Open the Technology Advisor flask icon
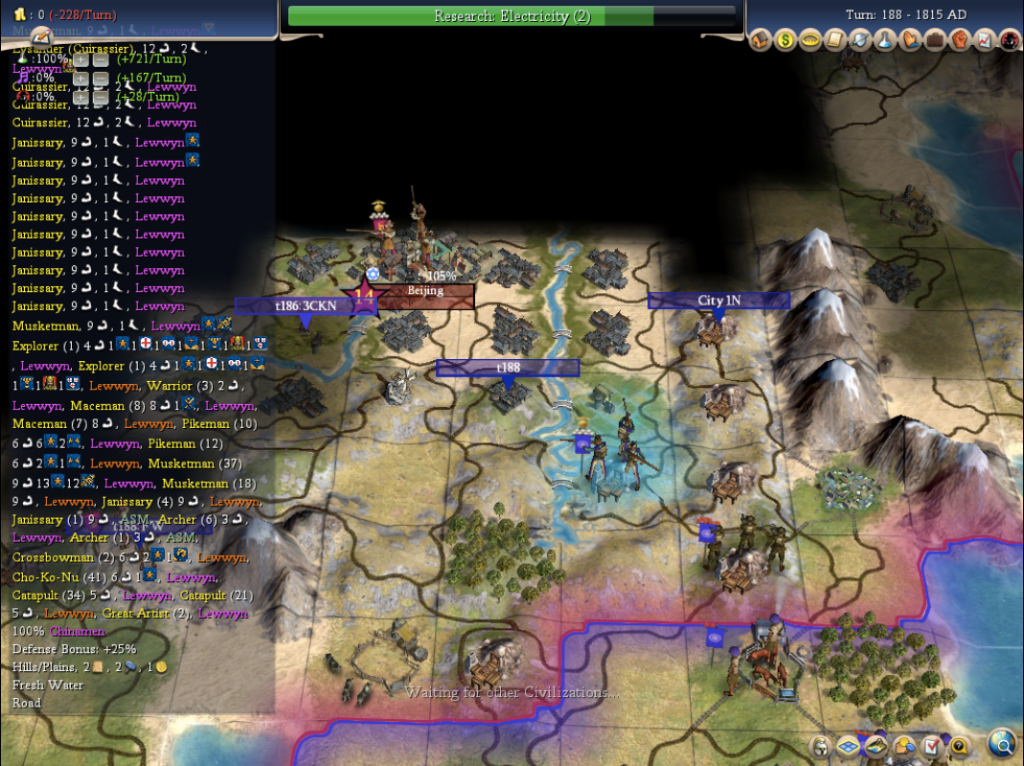1024x766 pixels. pyautogui.click(x=886, y=41)
